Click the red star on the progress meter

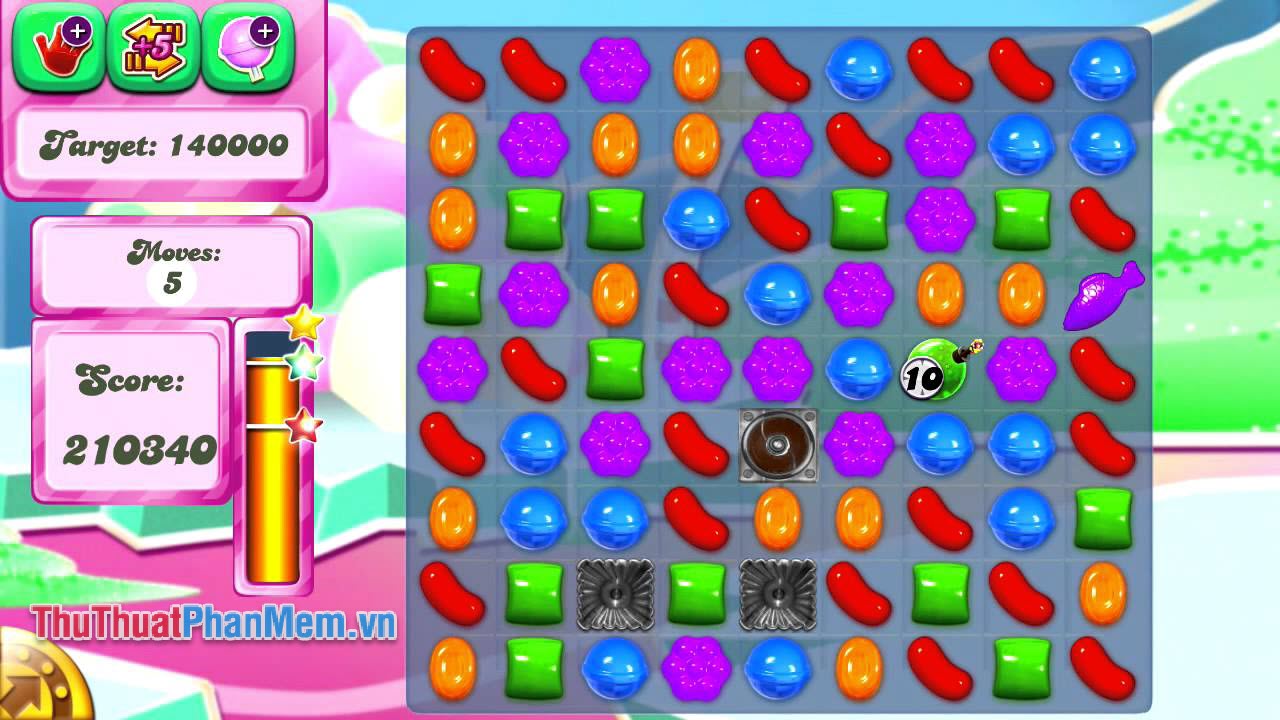pyautogui.click(x=300, y=422)
